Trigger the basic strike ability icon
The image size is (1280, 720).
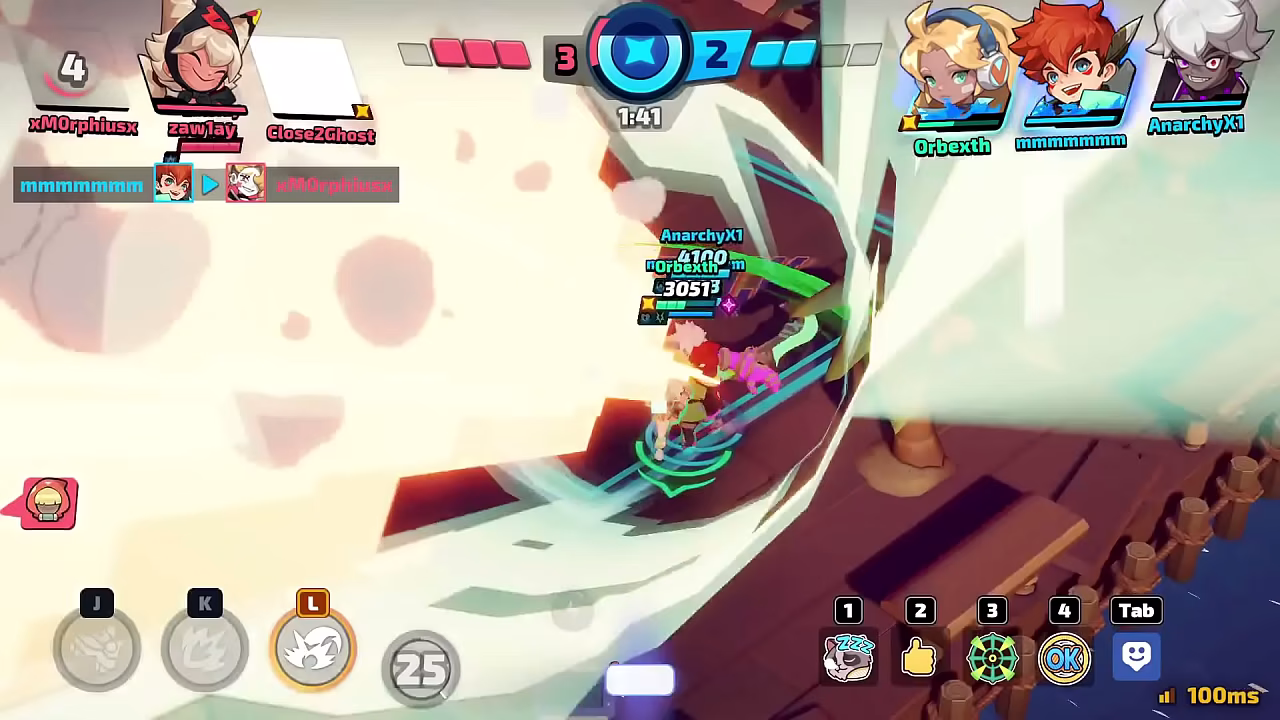pyautogui.click(x=97, y=649)
